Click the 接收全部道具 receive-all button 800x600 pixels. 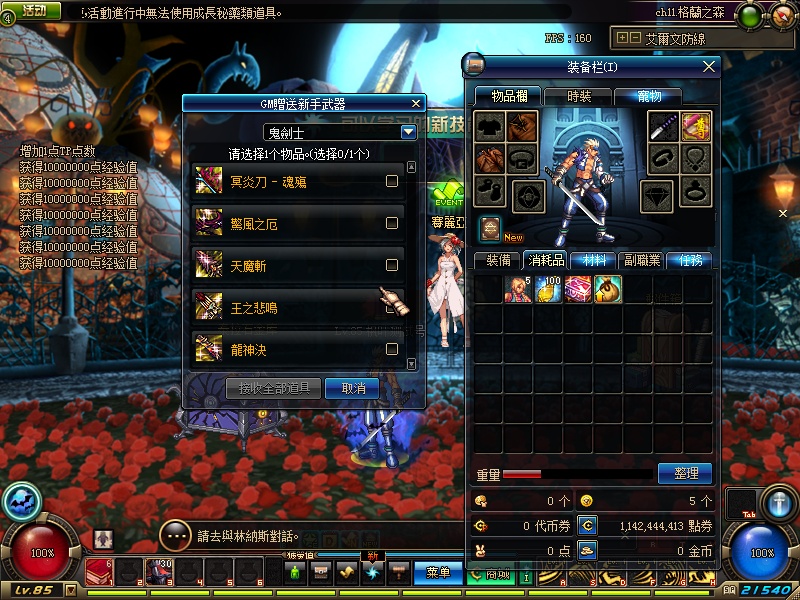click(273, 388)
